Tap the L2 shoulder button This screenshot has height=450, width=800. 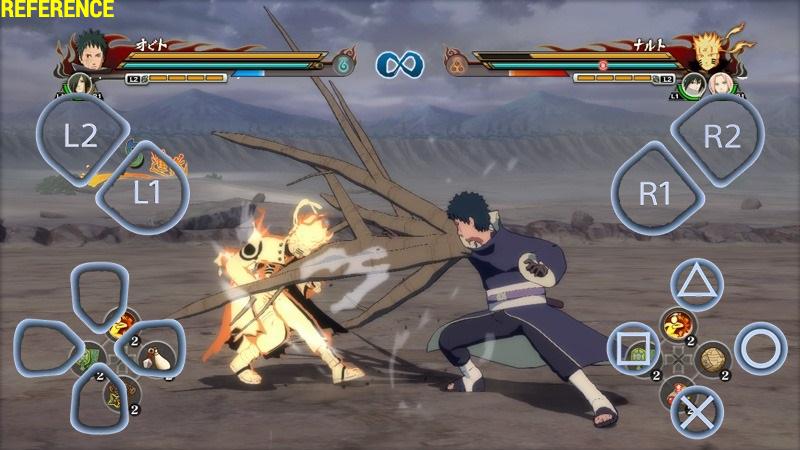[81, 137]
